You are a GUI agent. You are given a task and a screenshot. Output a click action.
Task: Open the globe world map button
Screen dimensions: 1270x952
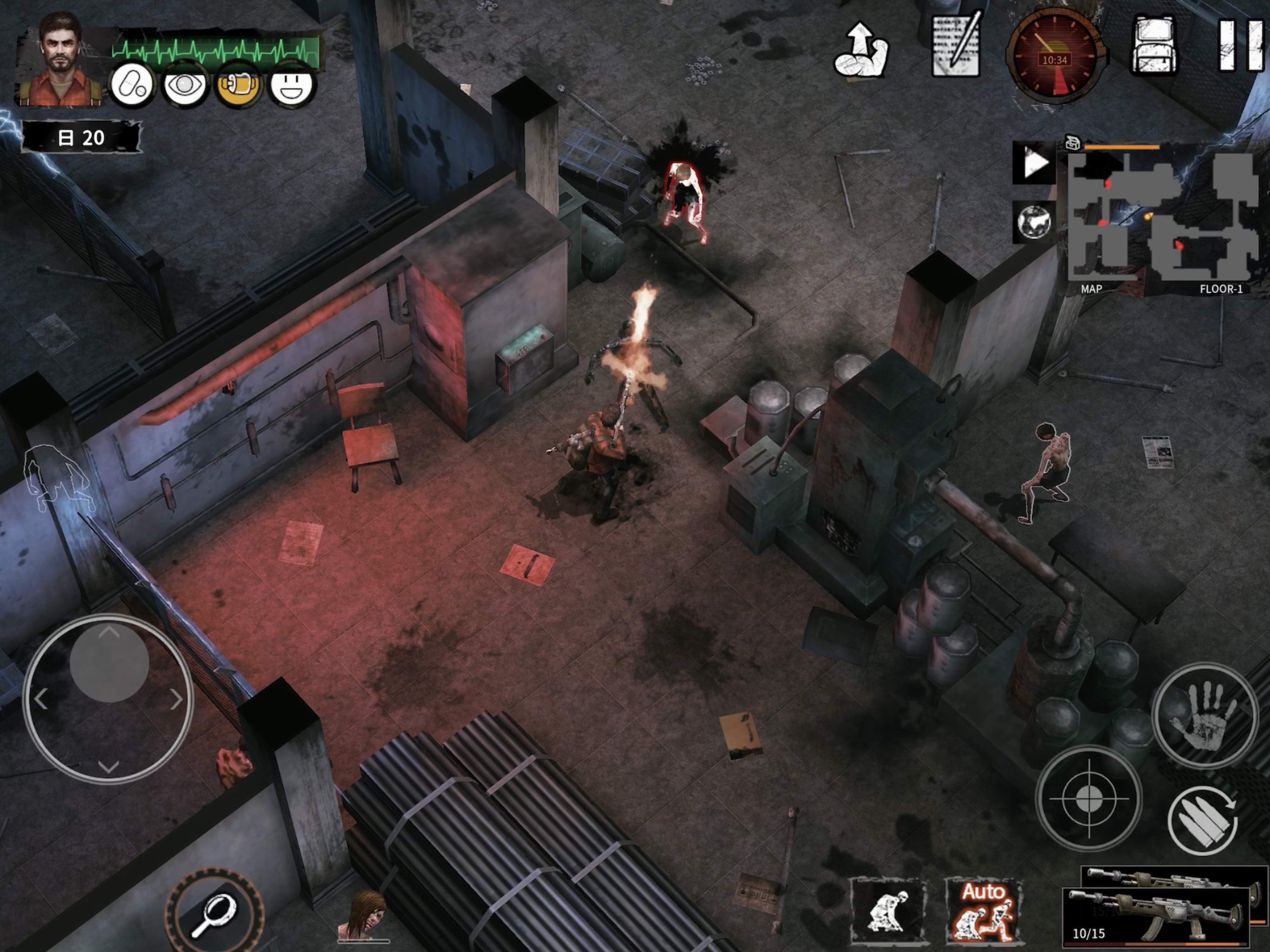1034,222
